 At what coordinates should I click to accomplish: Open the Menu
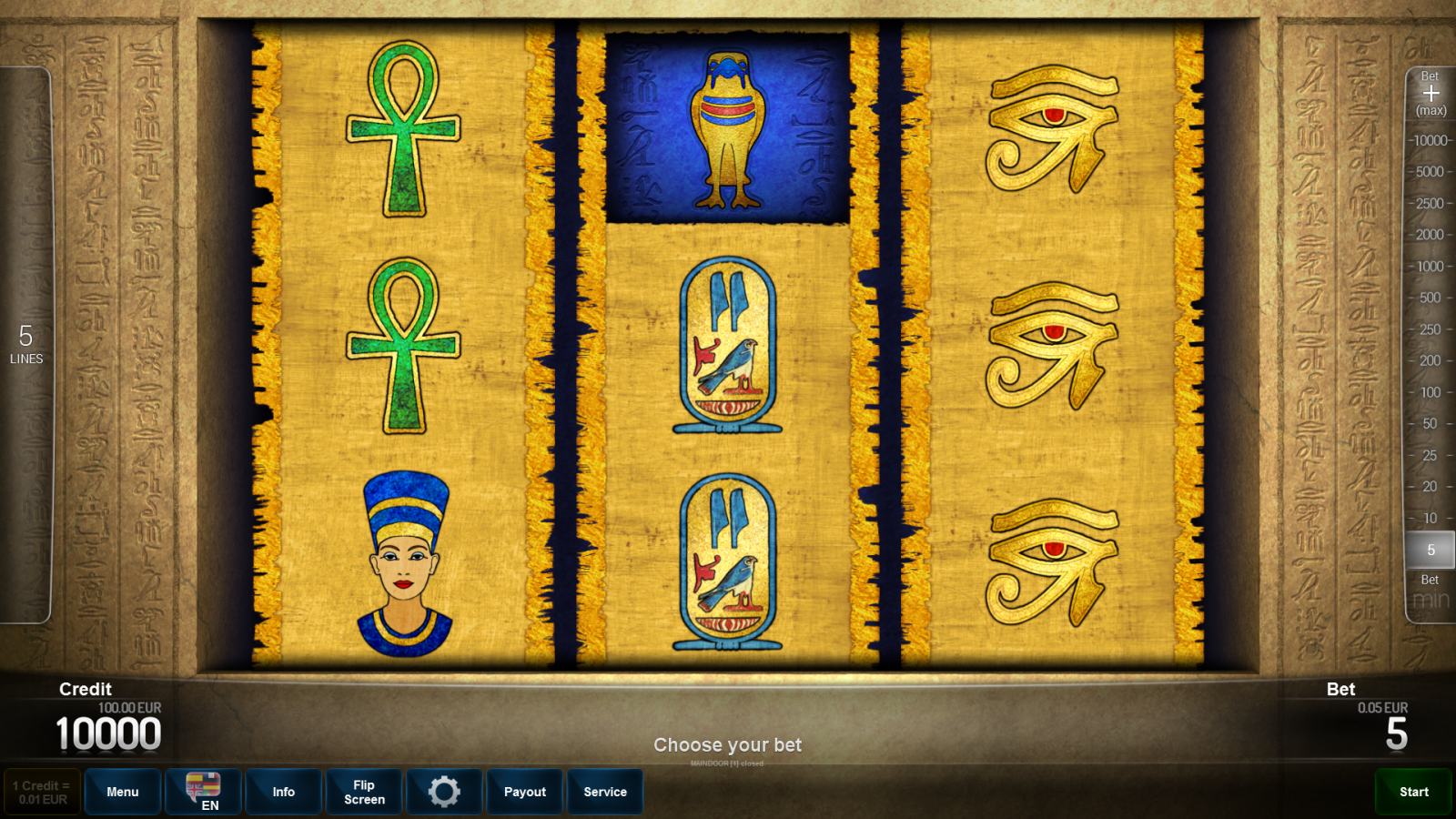[x=122, y=792]
